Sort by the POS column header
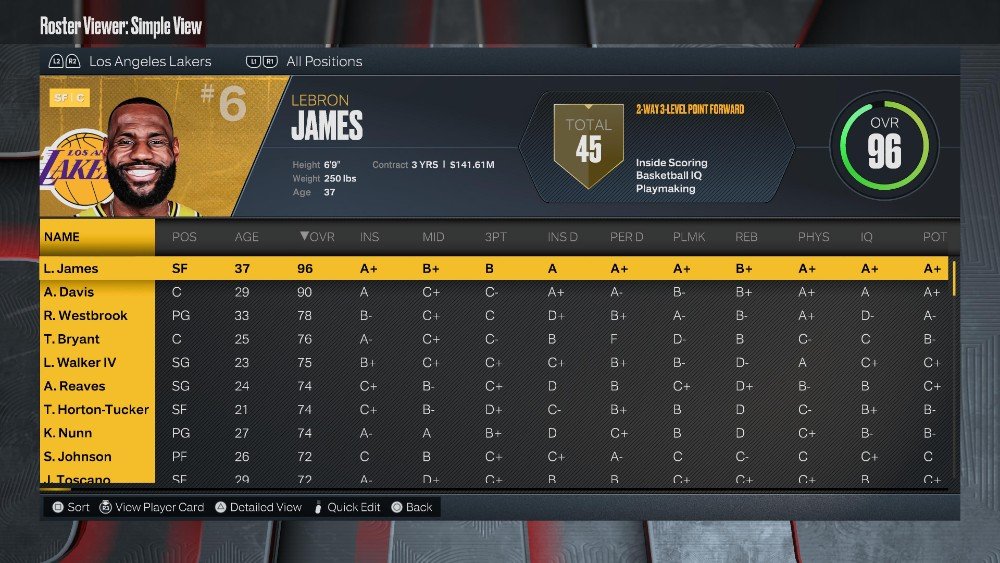The width and height of the screenshot is (1000, 563). point(185,237)
